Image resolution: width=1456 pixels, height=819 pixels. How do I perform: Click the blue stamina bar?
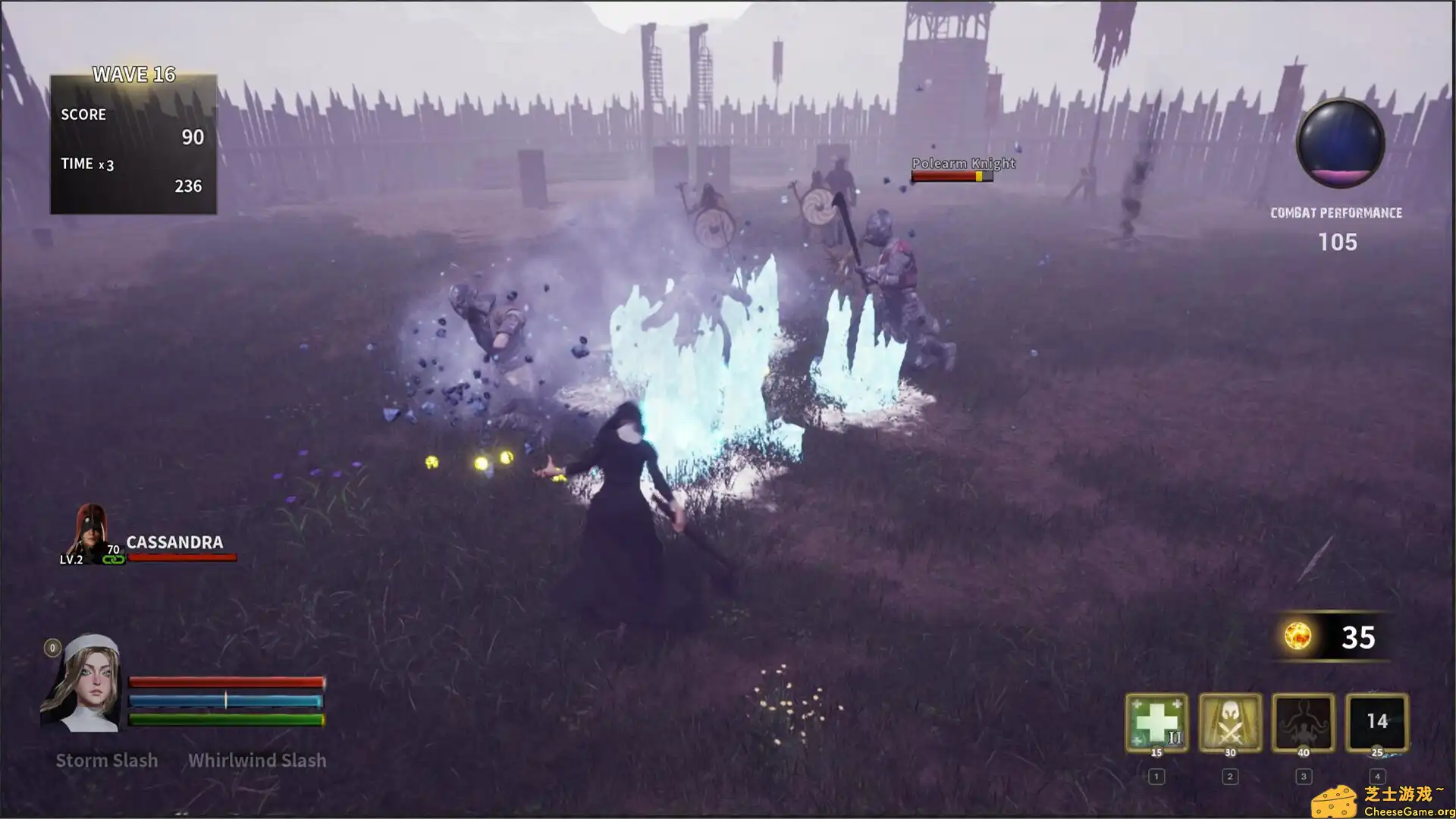(x=226, y=701)
